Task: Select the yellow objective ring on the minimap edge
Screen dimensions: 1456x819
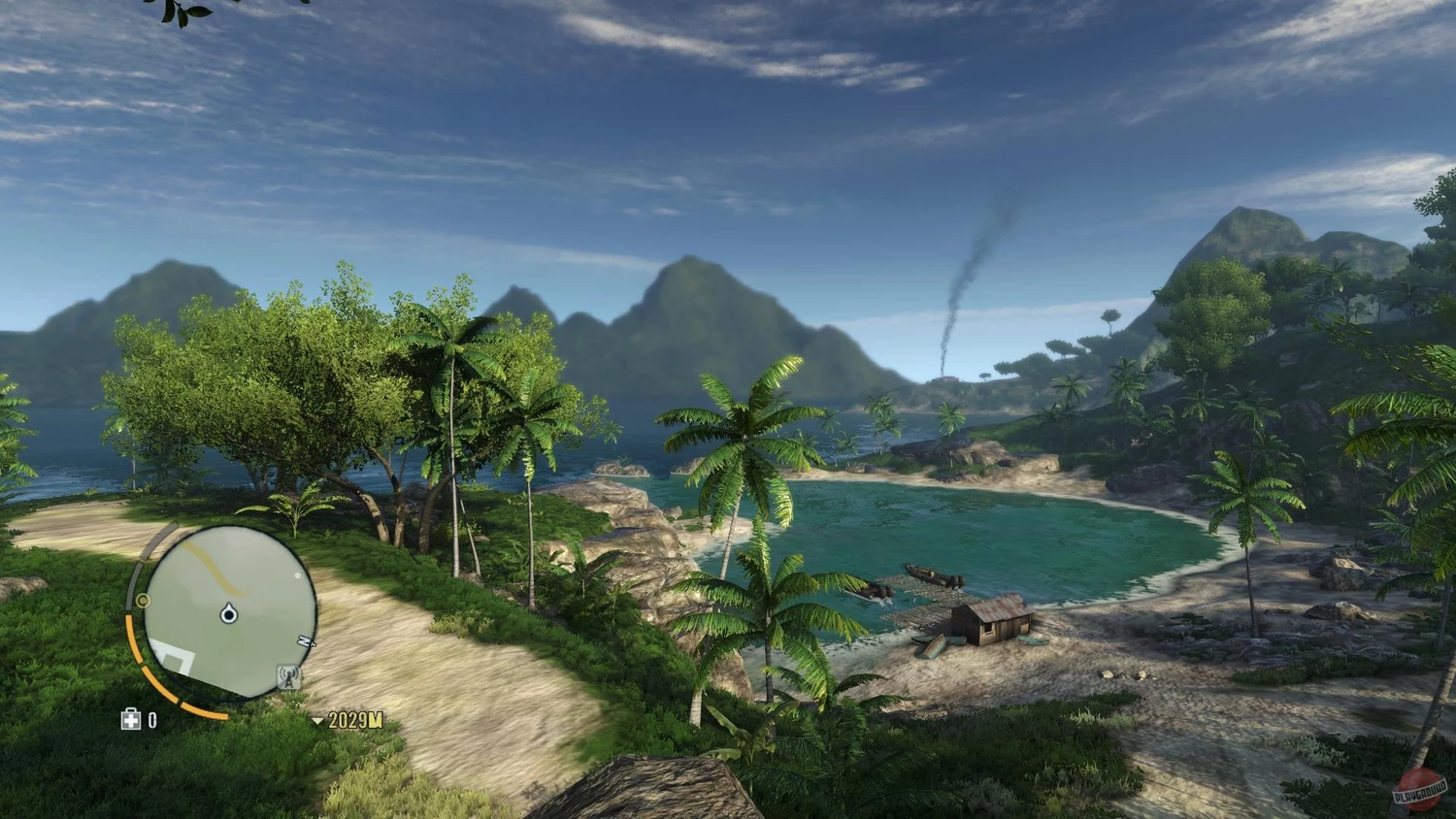Action: (x=144, y=601)
